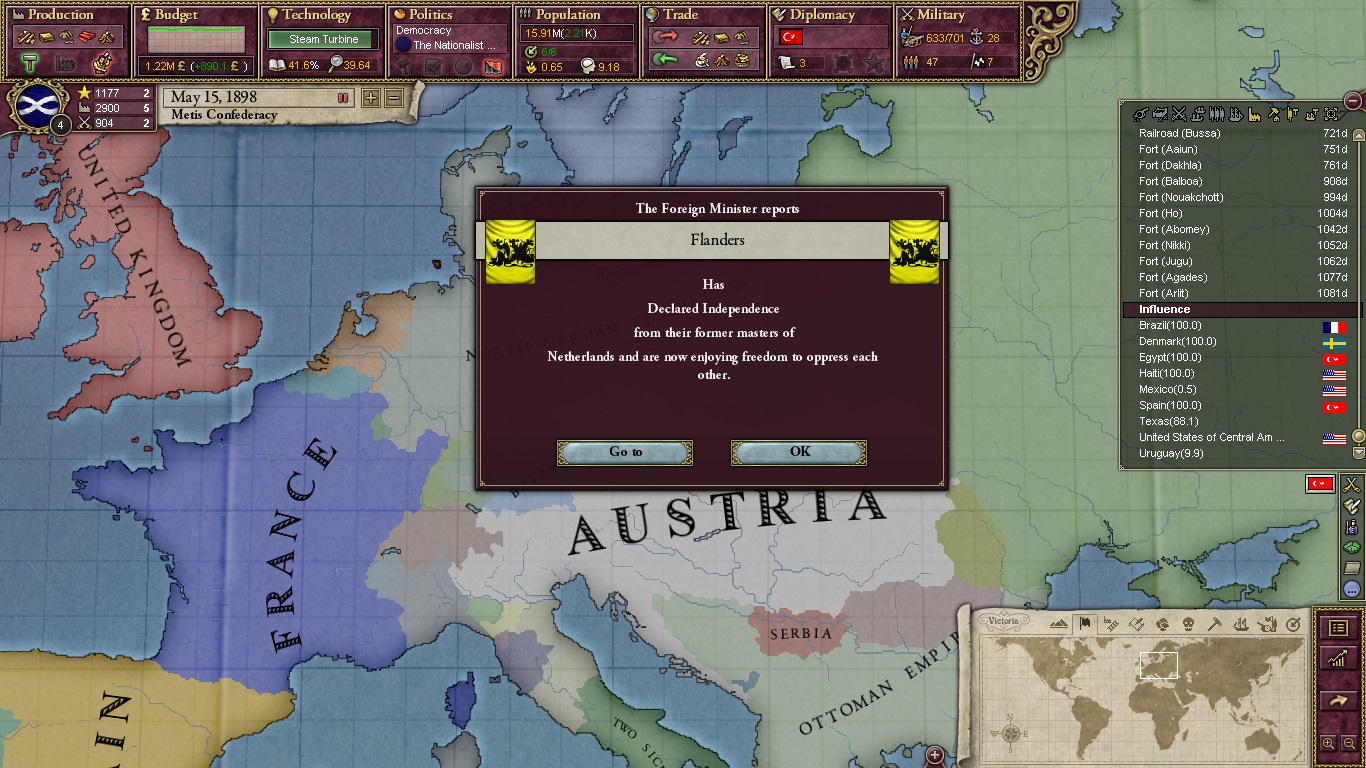Click the soldier icon on the right sidebar
1366x768 pixels.
1353,529
